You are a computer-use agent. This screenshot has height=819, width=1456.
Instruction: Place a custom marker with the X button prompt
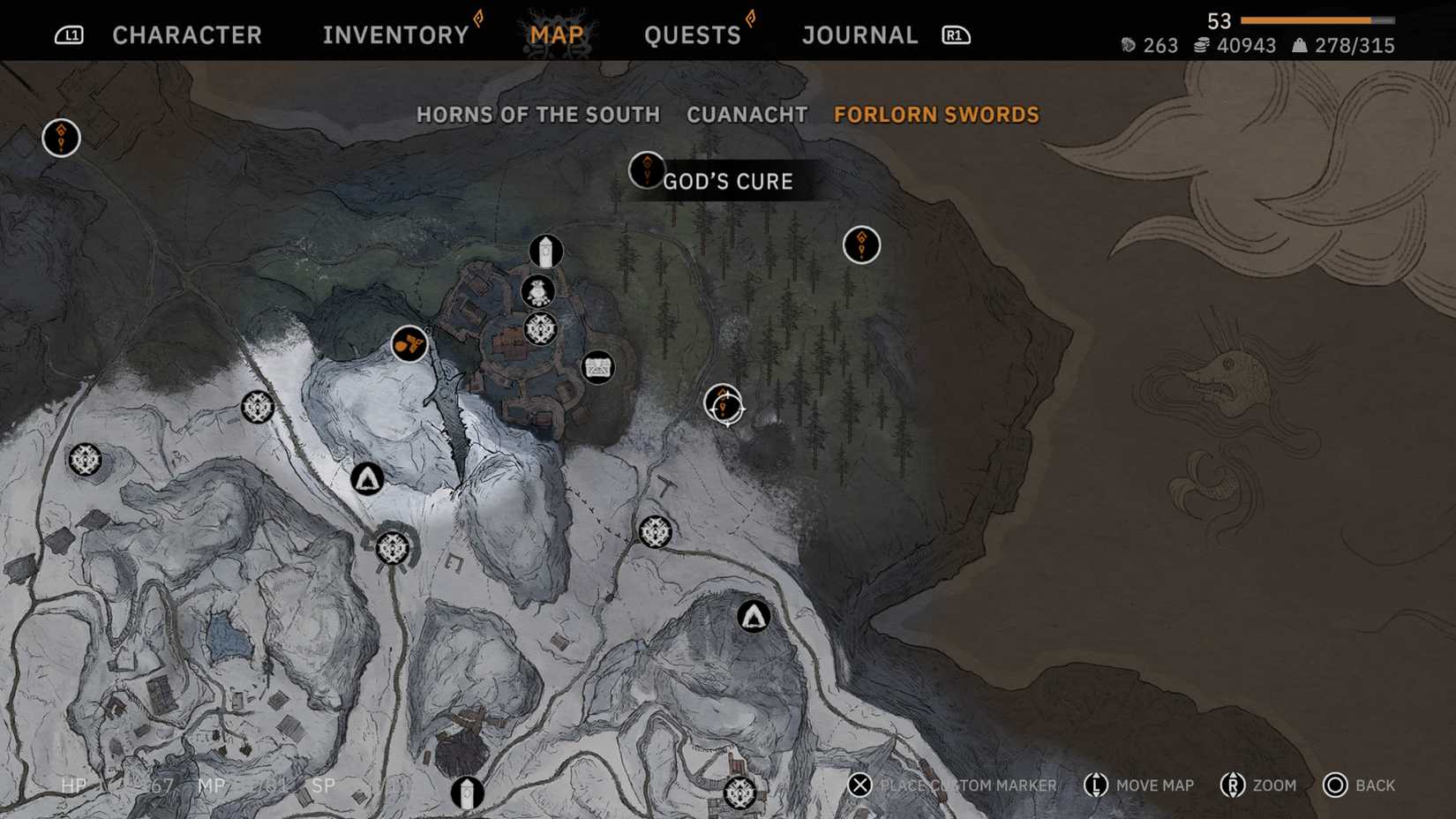pyautogui.click(x=859, y=785)
